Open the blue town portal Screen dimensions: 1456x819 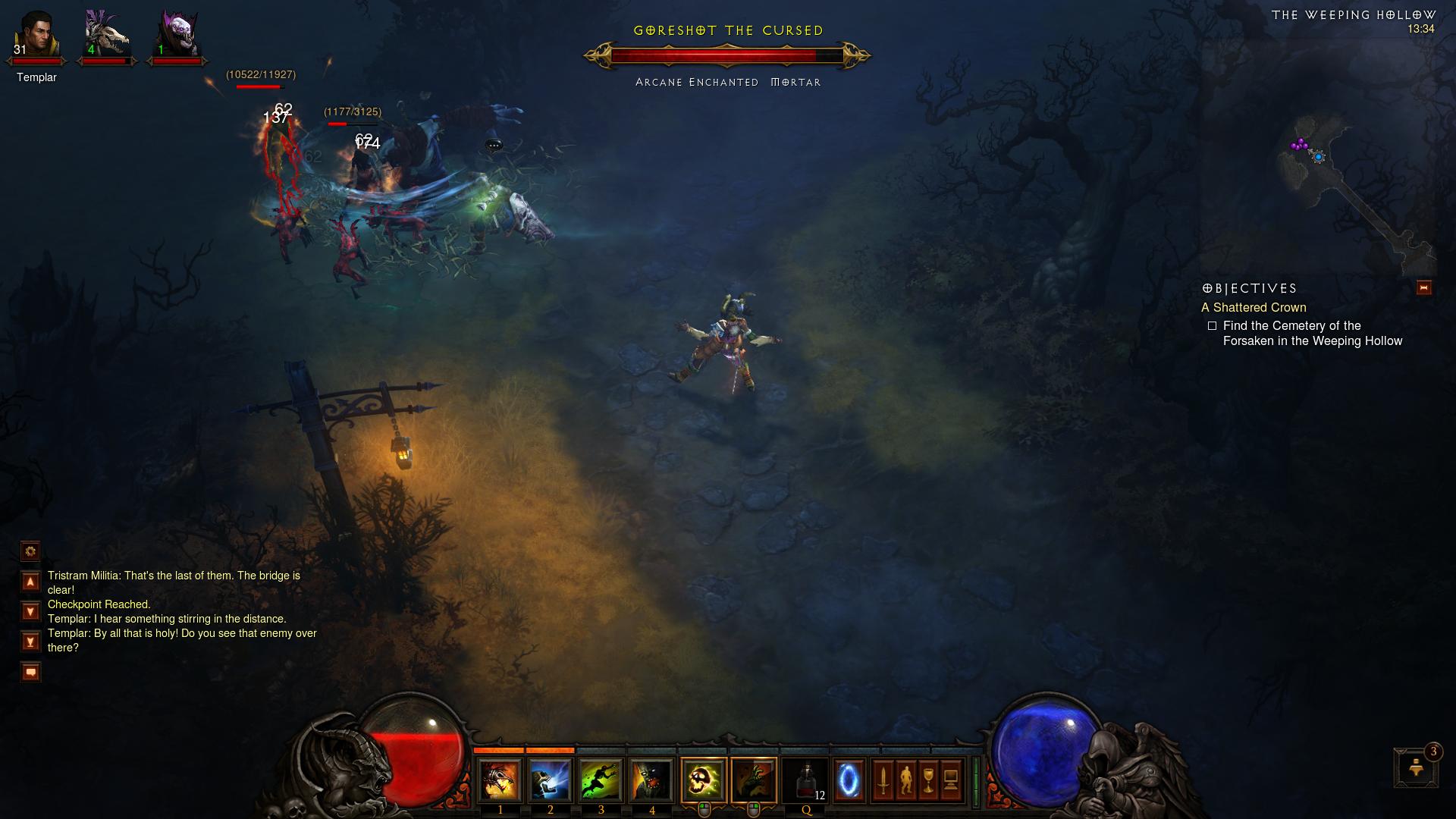(849, 780)
